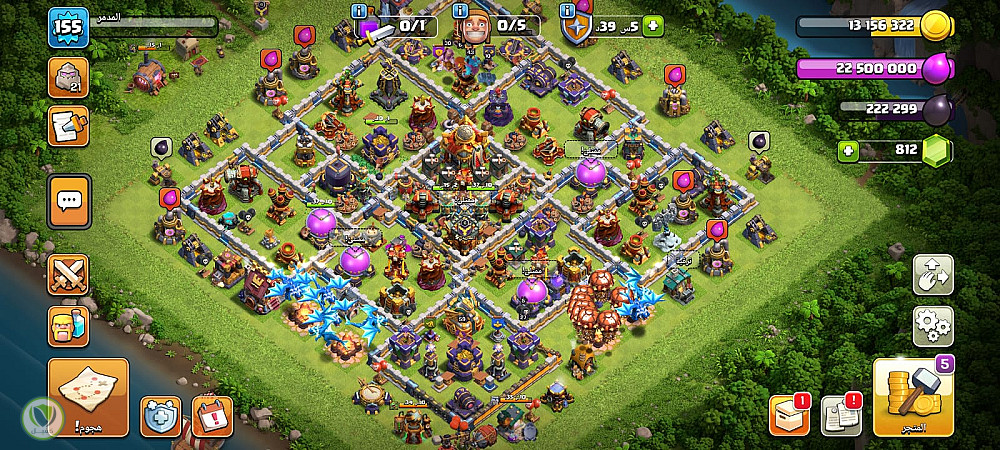Add shield time with green plus button
The image size is (1000, 450).
coord(653,27)
